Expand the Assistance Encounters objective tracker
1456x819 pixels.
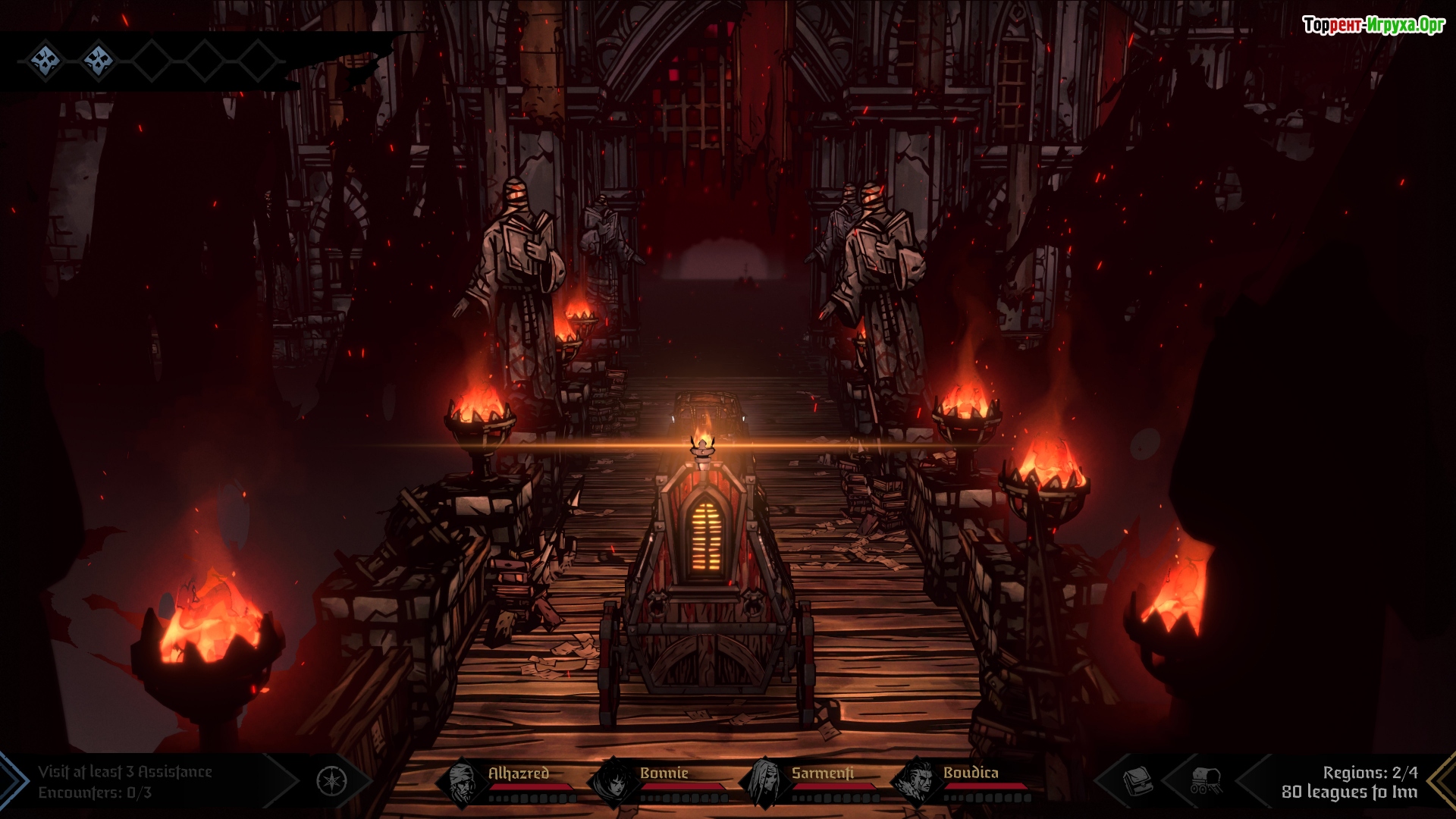126,782
